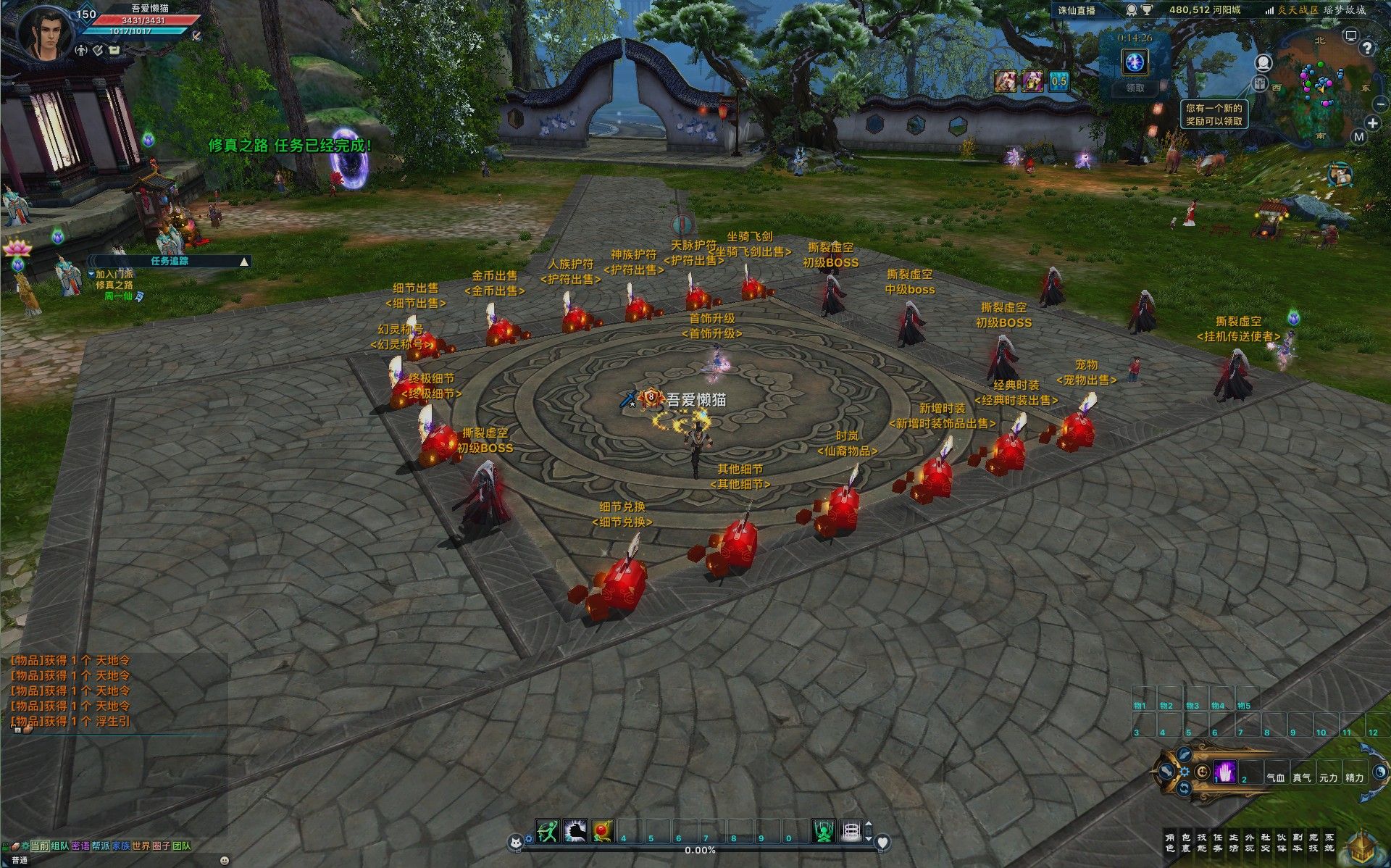
Task: Open the 包裹 bag menu
Action: [x=1185, y=843]
